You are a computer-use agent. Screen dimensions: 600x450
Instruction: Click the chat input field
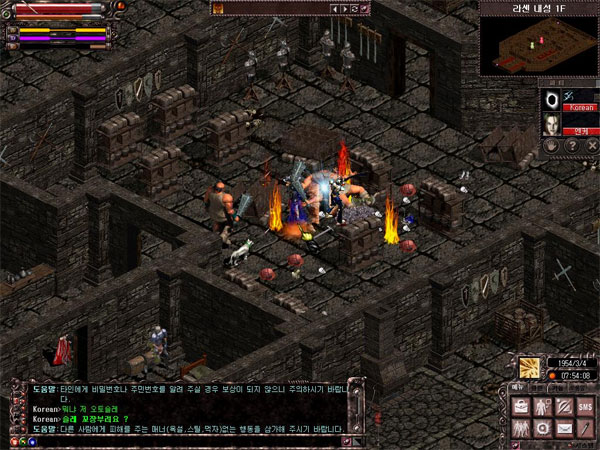tap(190, 441)
